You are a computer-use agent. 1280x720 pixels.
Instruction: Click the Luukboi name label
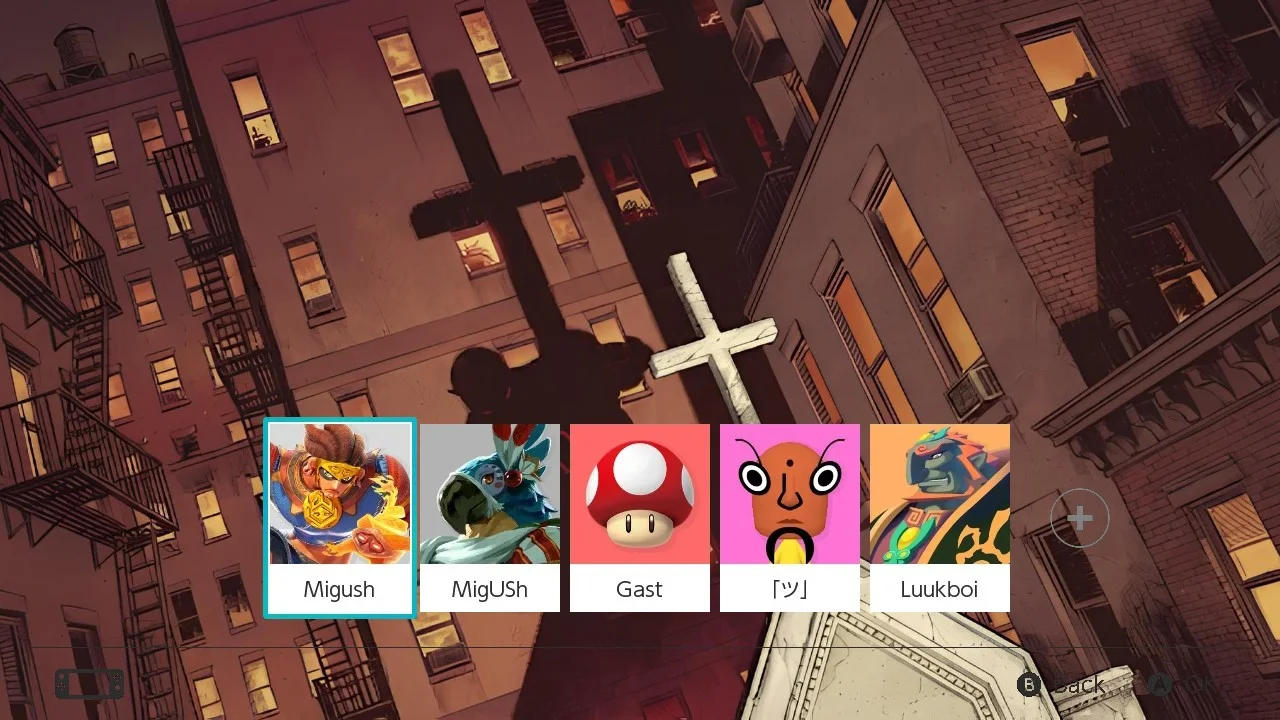click(x=939, y=589)
